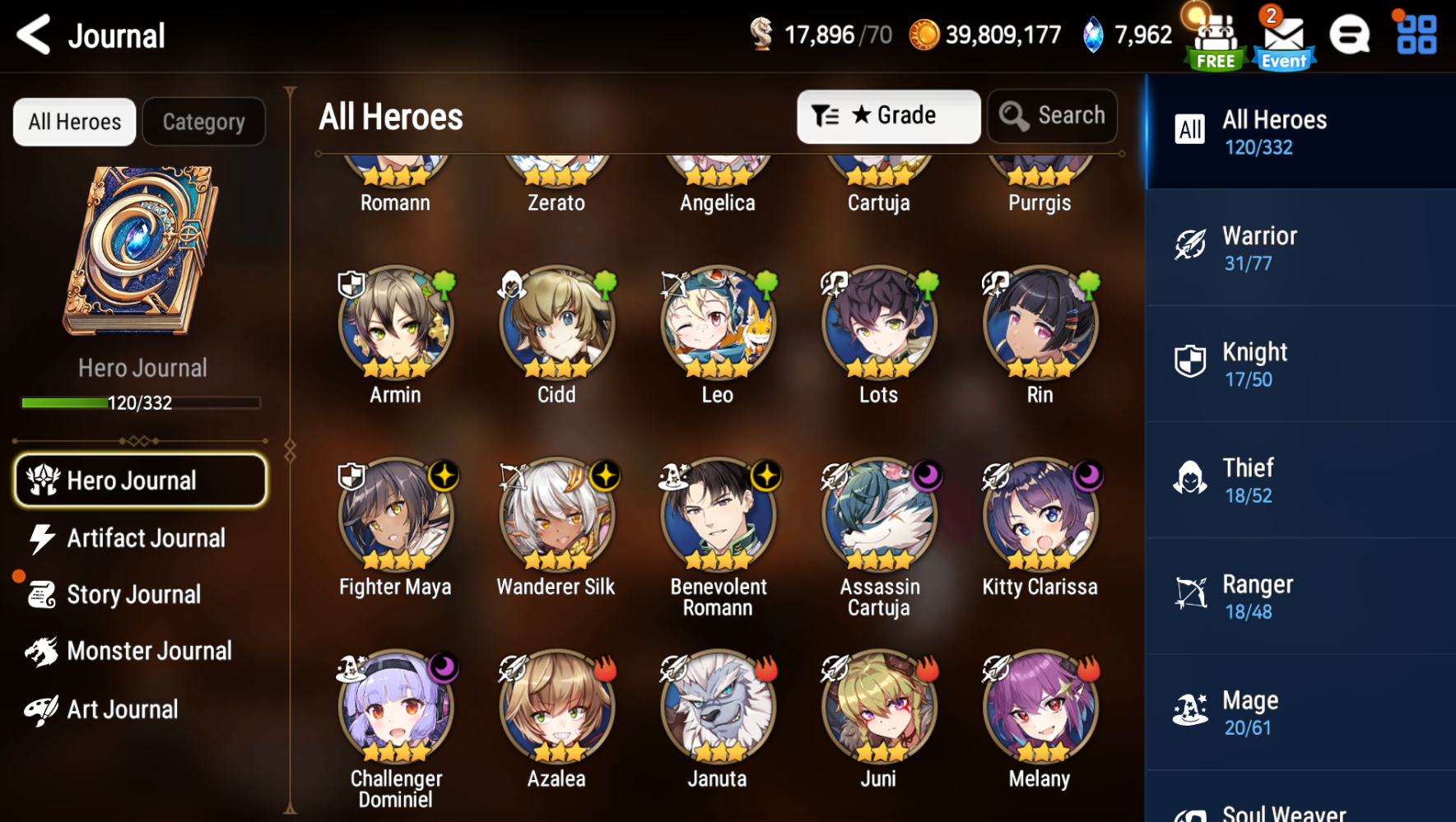Open the Warrior class filter
The height and width of the screenshot is (822, 1456).
(x=1299, y=247)
